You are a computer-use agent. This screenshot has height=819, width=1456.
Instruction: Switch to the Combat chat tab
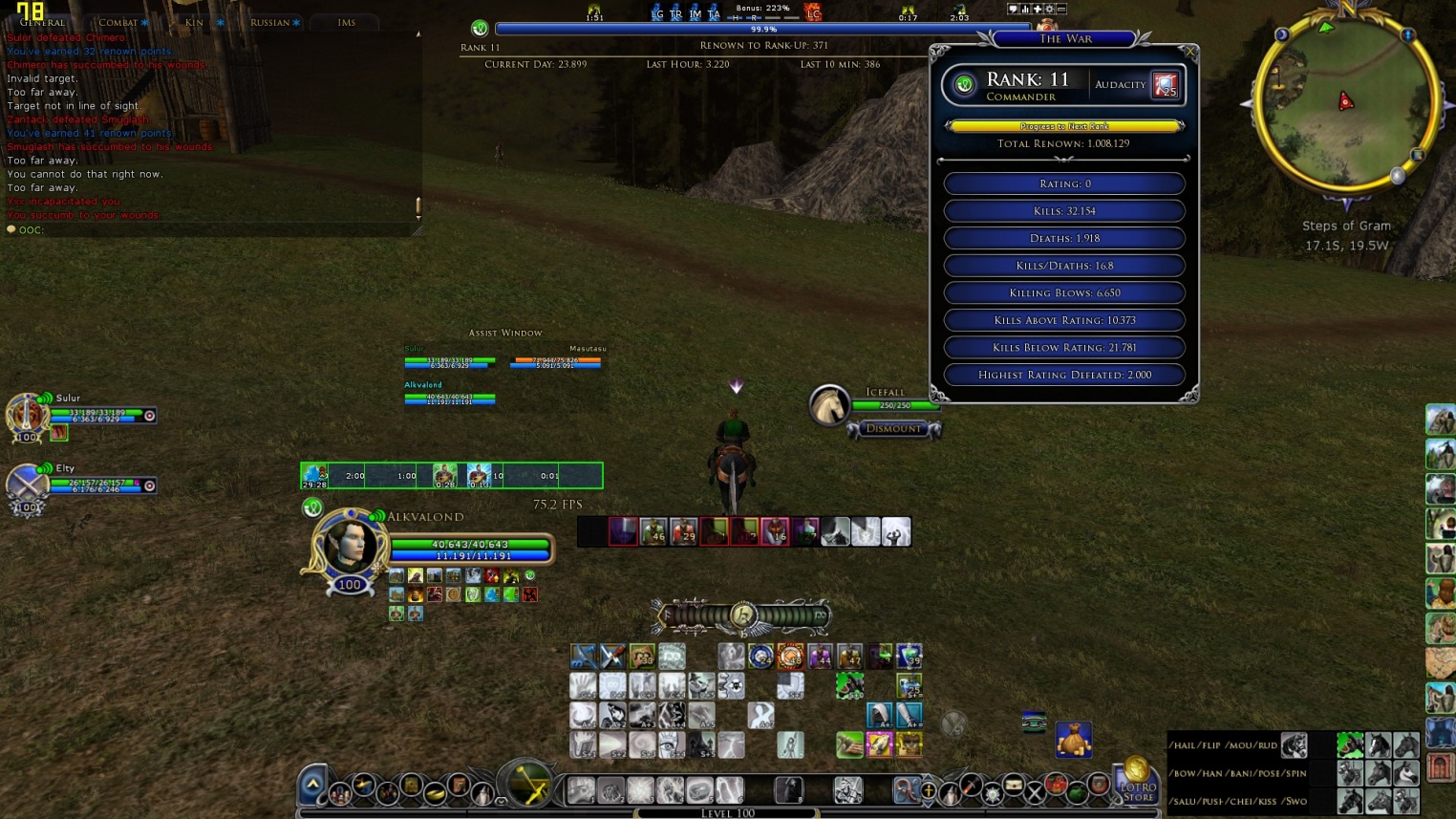click(x=119, y=22)
